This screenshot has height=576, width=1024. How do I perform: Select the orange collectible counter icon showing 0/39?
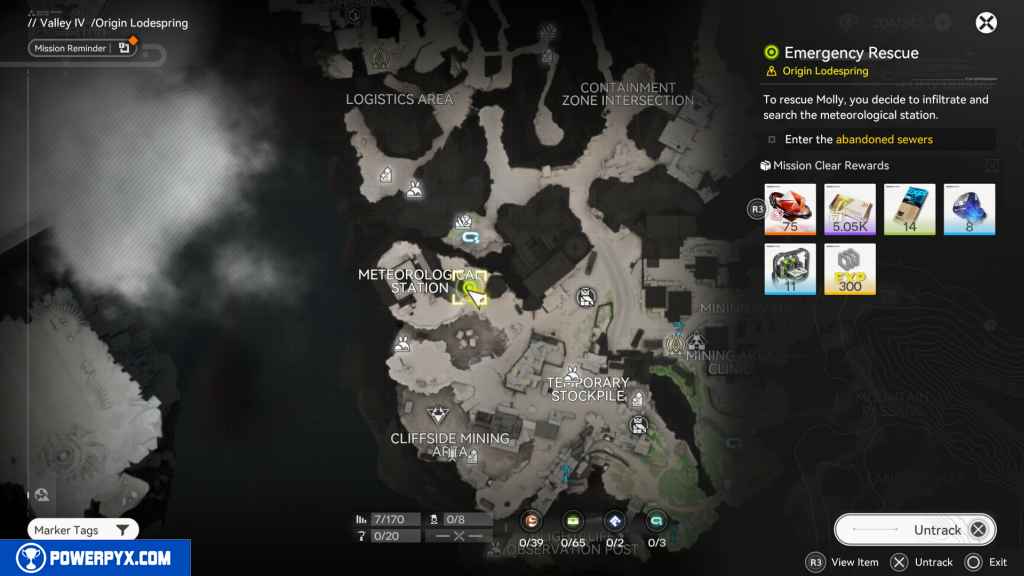point(531,520)
